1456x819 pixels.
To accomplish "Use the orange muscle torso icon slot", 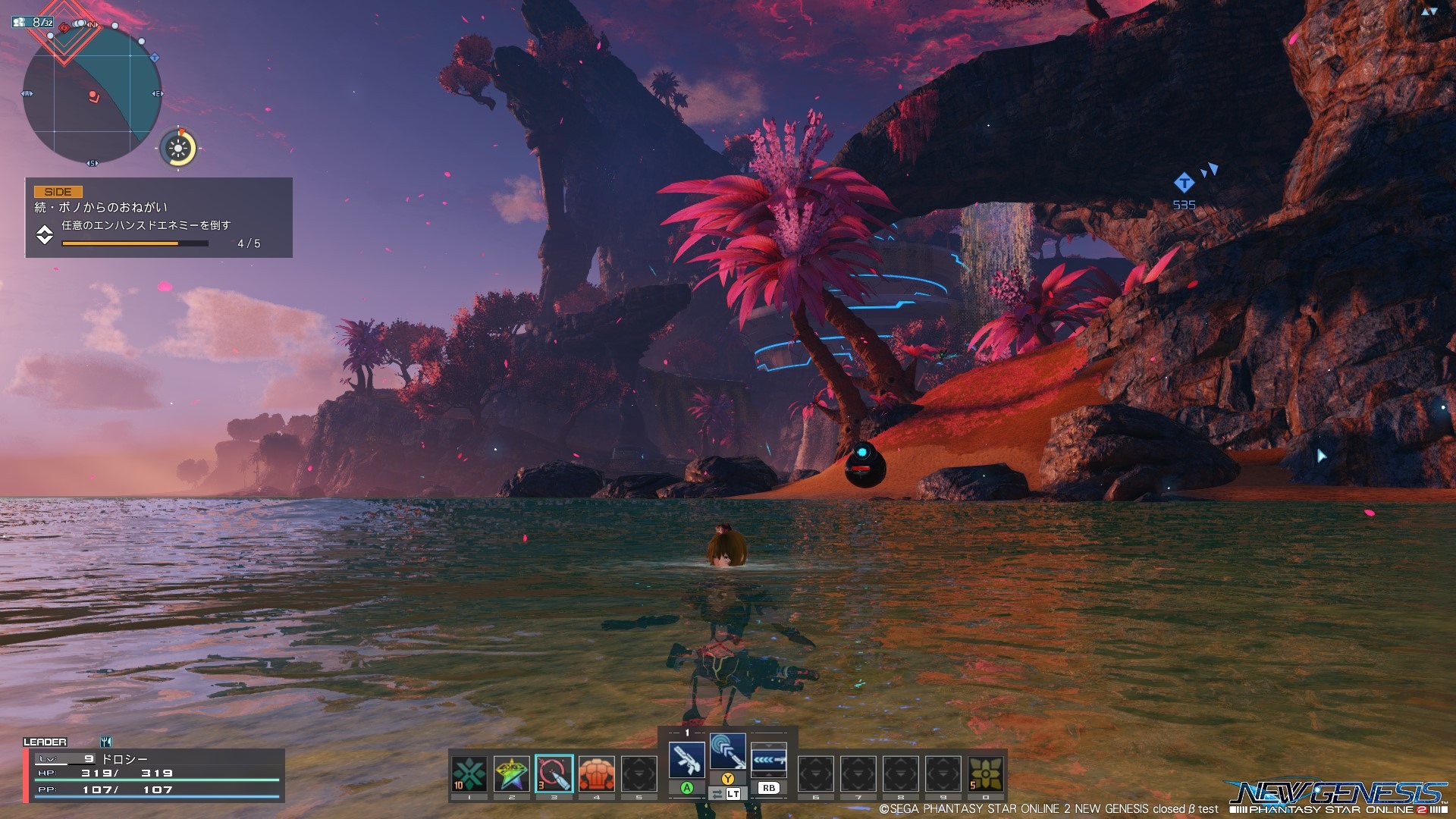I will click(596, 773).
